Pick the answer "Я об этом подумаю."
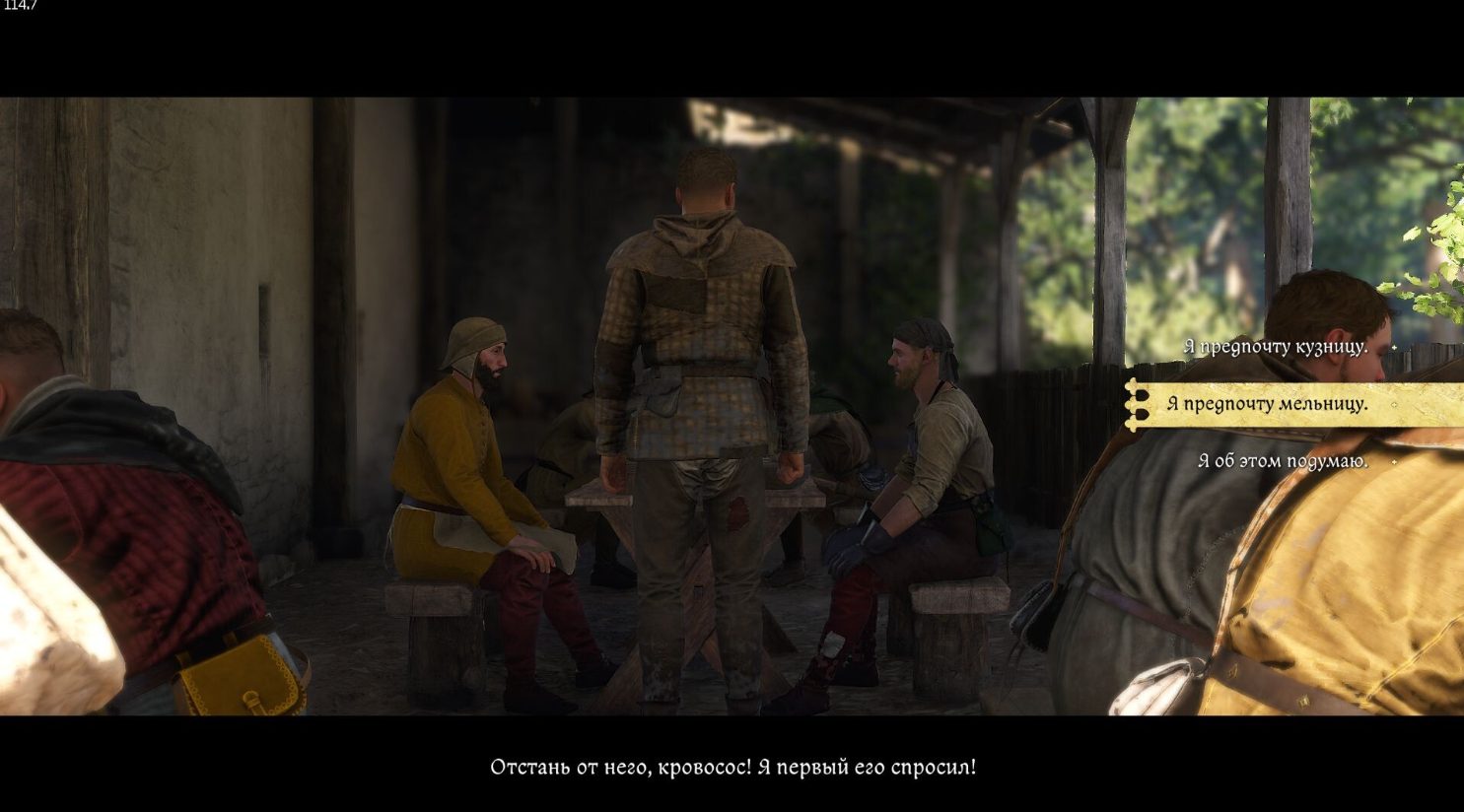 tap(1282, 461)
